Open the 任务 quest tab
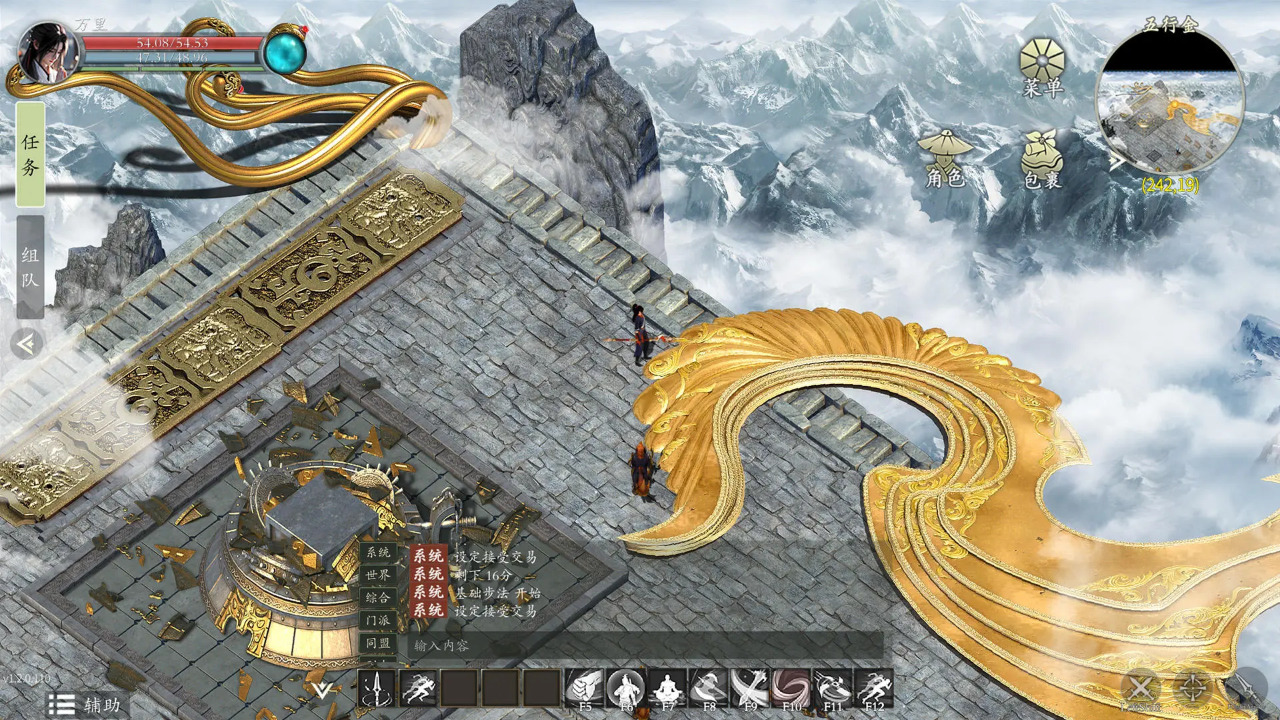The height and width of the screenshot is (720, 1280). coord(30,155)
